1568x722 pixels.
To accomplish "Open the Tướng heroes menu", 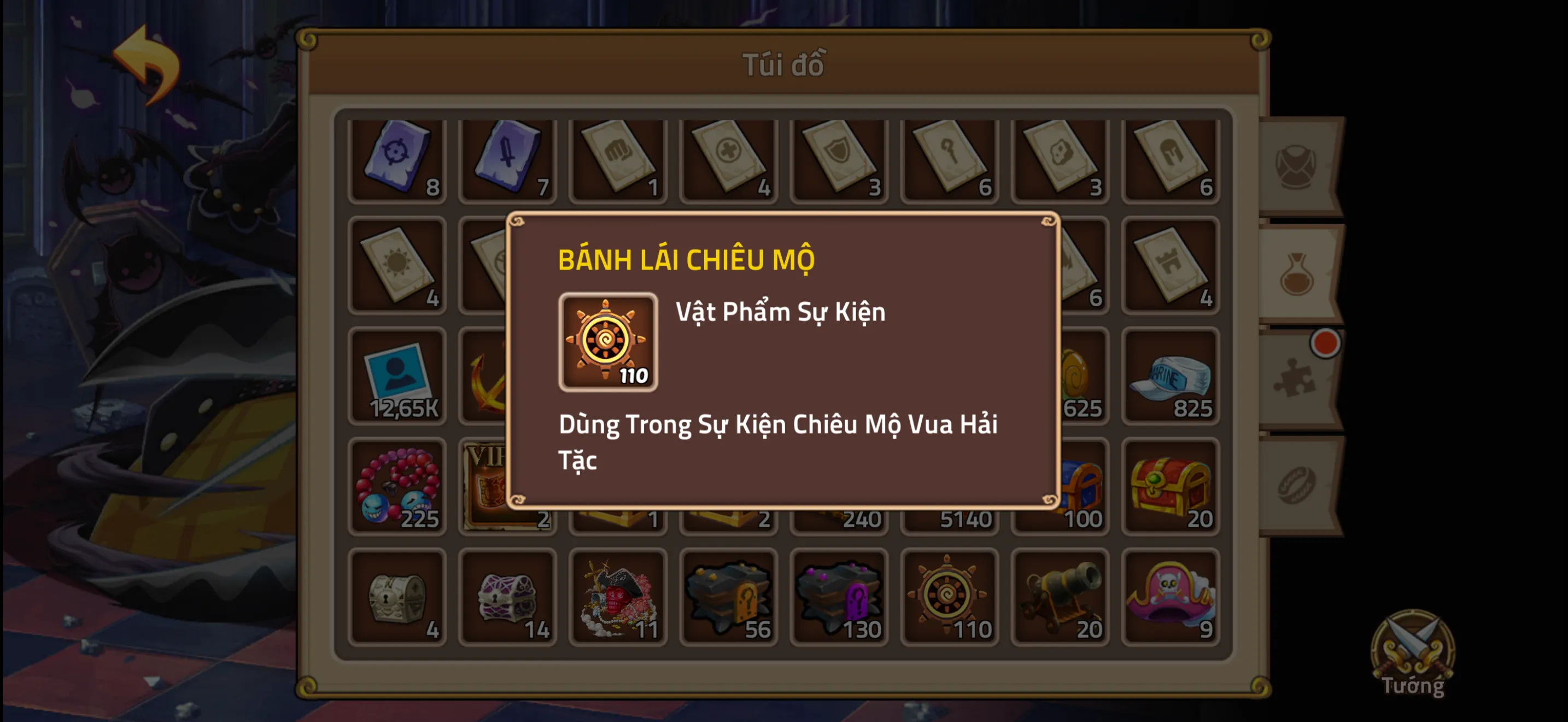I will tap(1413, 654).
